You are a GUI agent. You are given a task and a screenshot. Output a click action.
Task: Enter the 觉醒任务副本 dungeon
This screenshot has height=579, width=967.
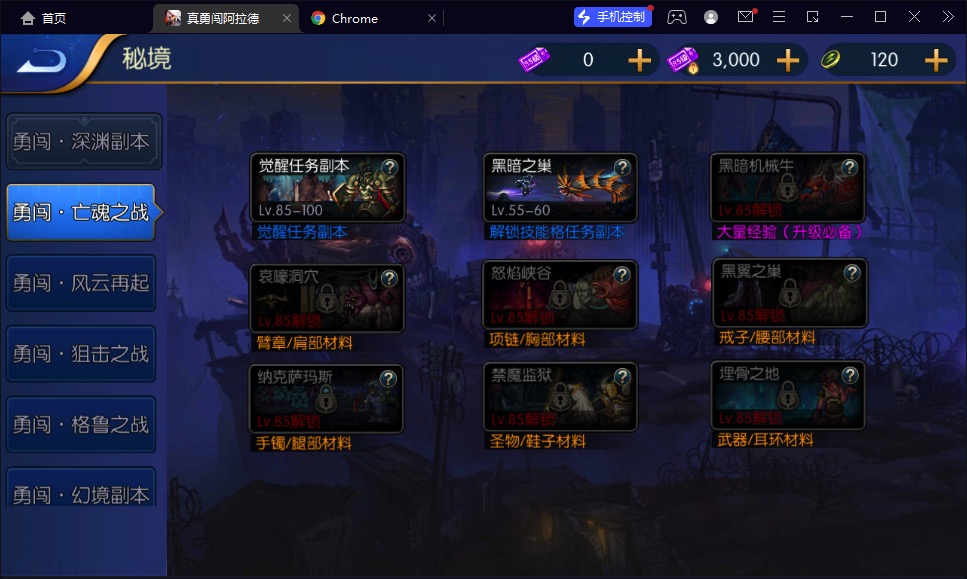327,188
